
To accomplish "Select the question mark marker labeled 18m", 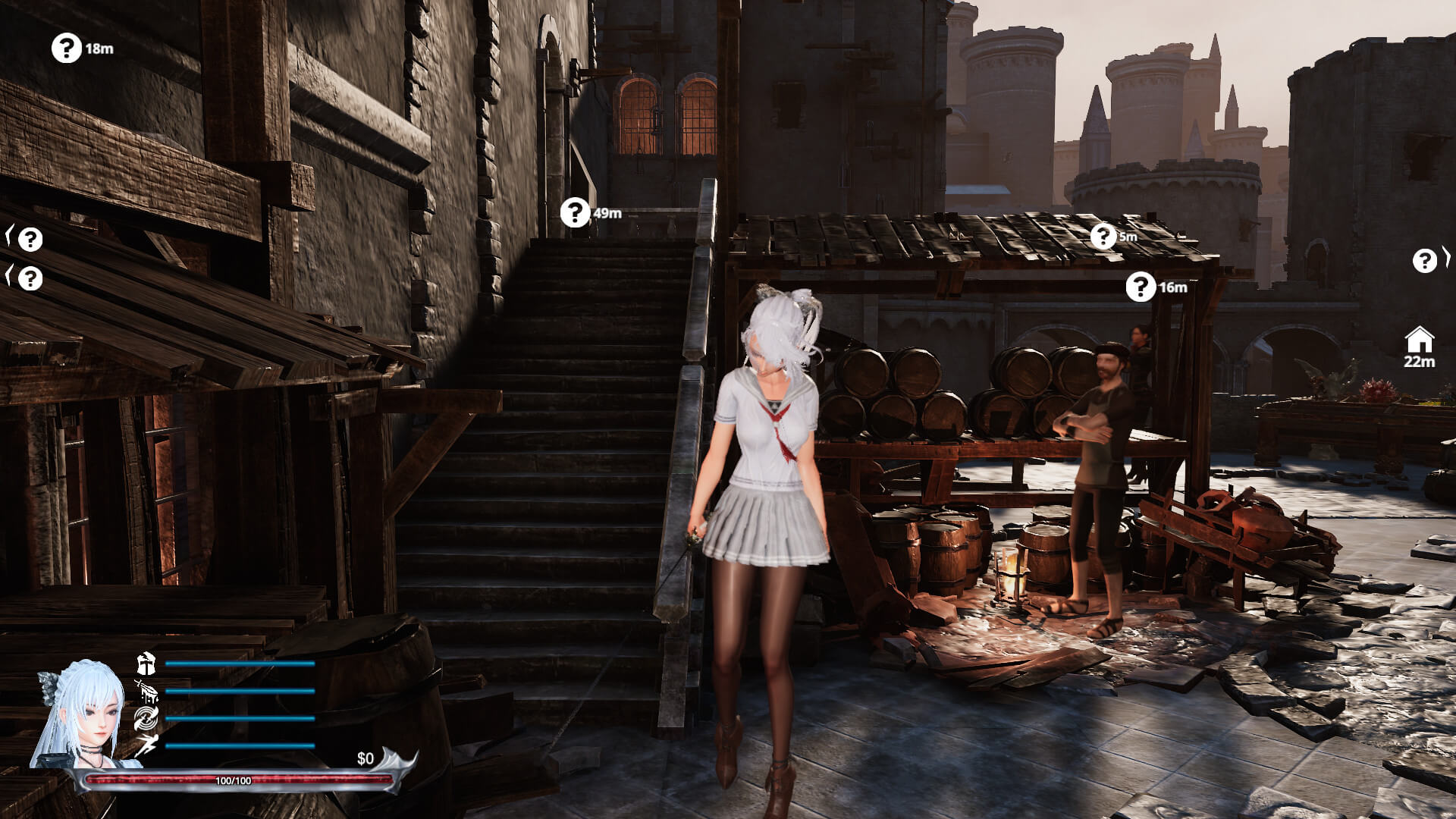I will pyautogui.click(x=67, y=49).
